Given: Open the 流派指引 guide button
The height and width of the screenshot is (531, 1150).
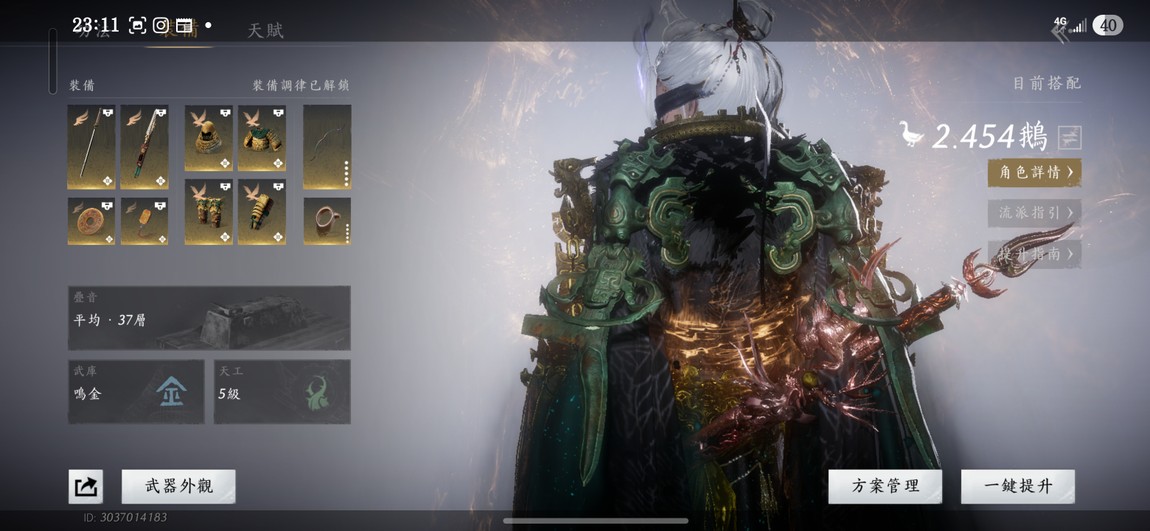Looking at the screenshot, I should point(1034,212).
